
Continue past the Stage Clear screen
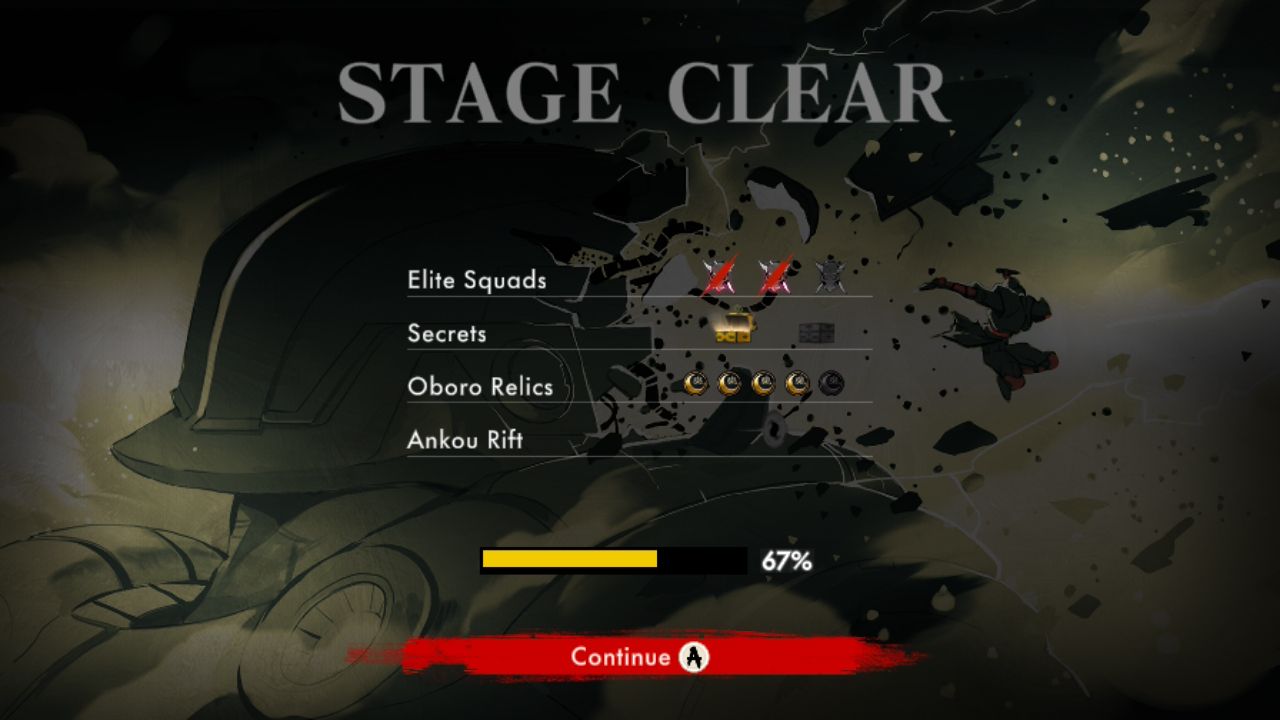638,657
